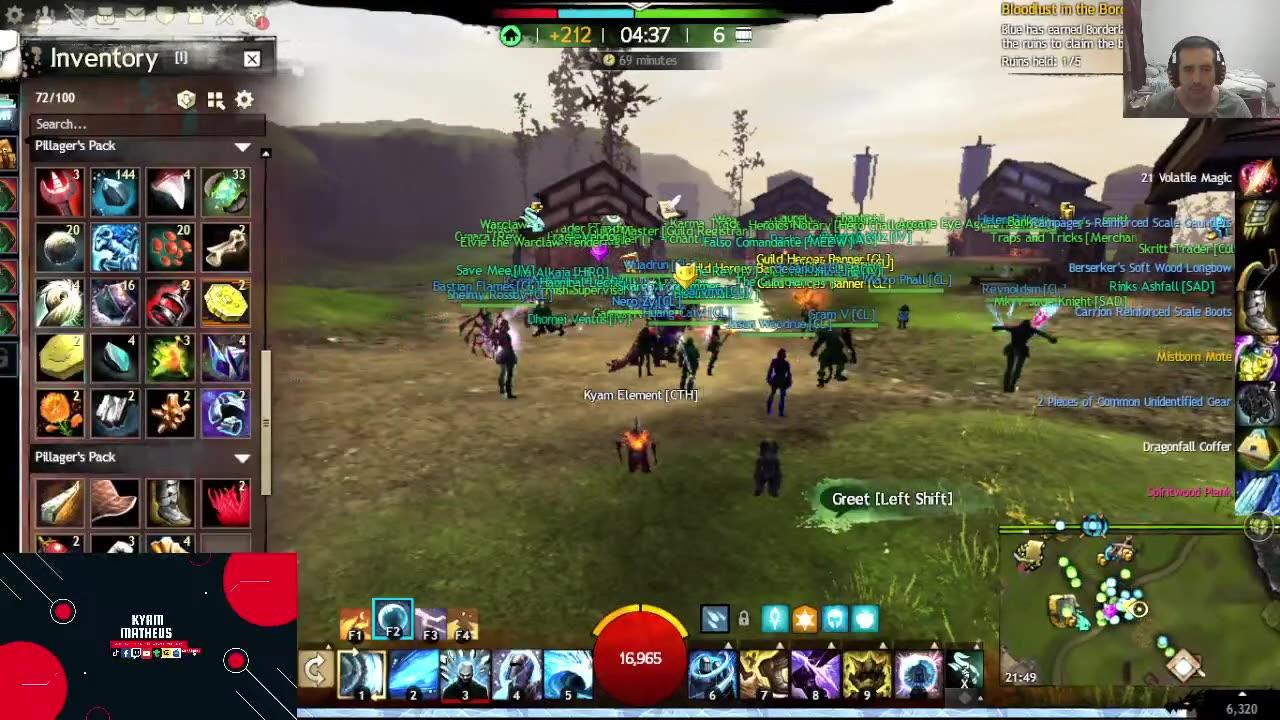Select the 144-stack item in Pillager's Pack
This screenshot has width=1280, height=720.
[115, 192]
